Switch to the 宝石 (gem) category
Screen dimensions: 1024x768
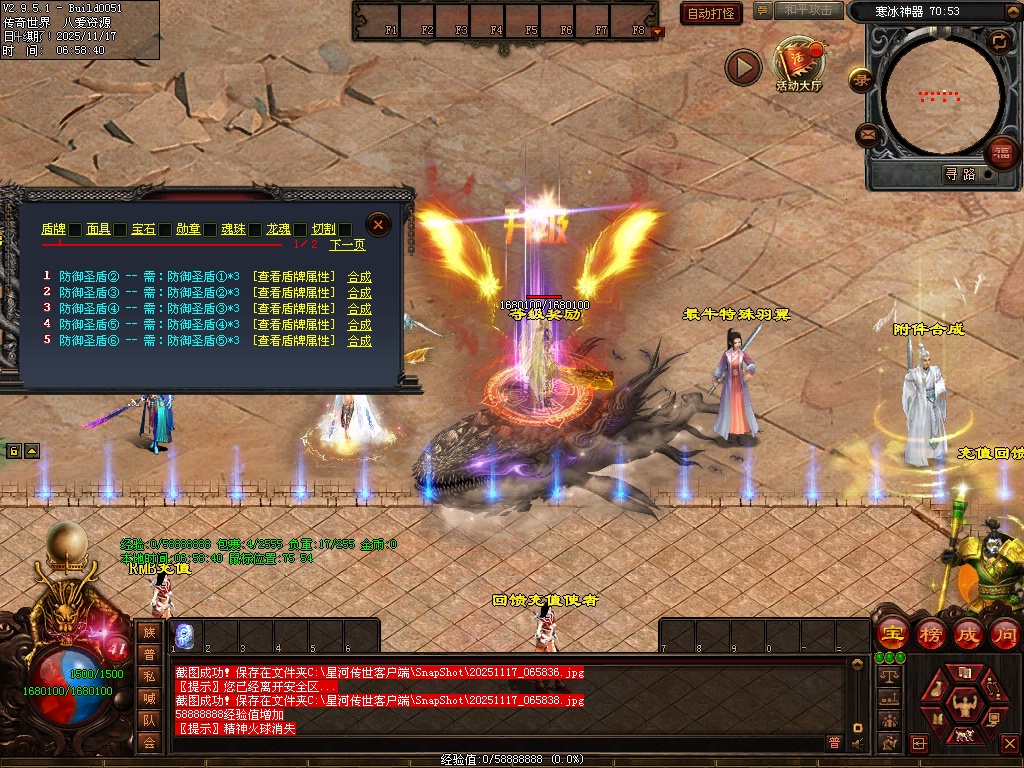point(143,229)
